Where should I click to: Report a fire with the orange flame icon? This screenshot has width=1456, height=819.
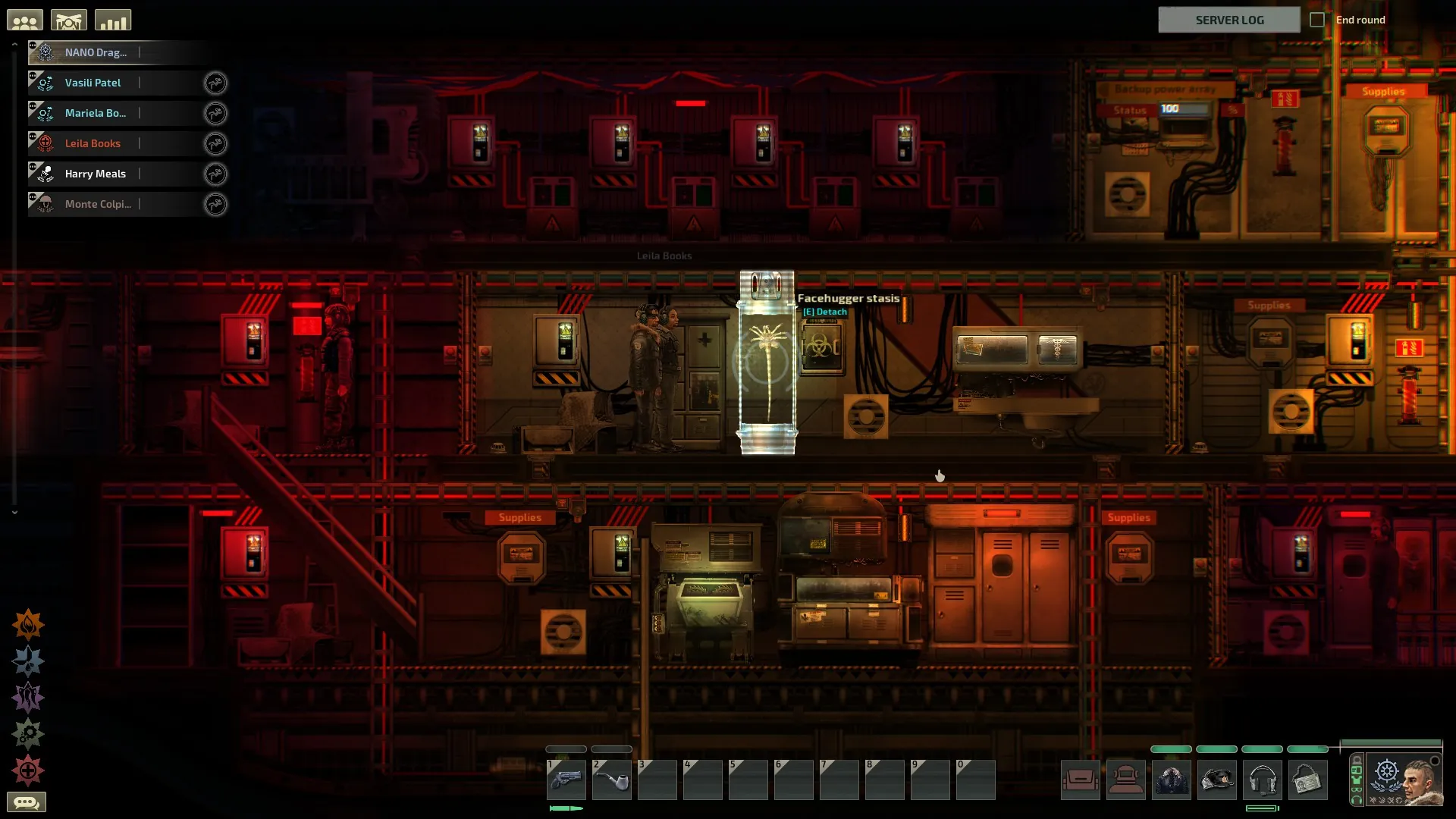(28, 625)
